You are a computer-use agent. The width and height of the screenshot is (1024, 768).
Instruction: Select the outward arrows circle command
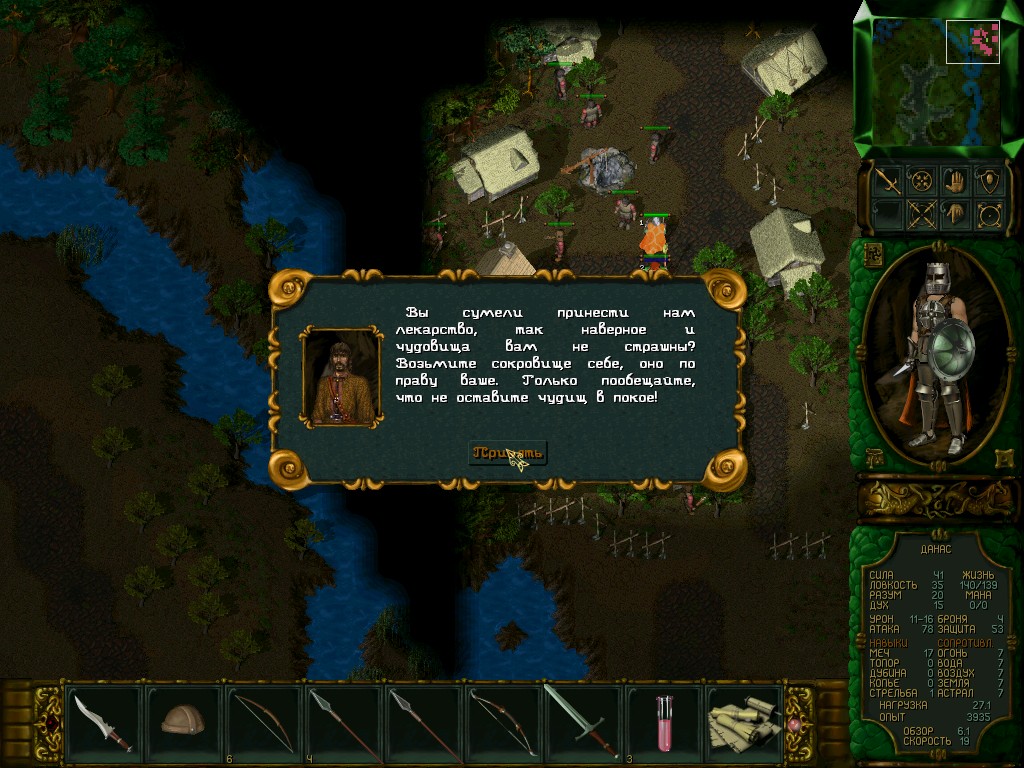point(989,214)
